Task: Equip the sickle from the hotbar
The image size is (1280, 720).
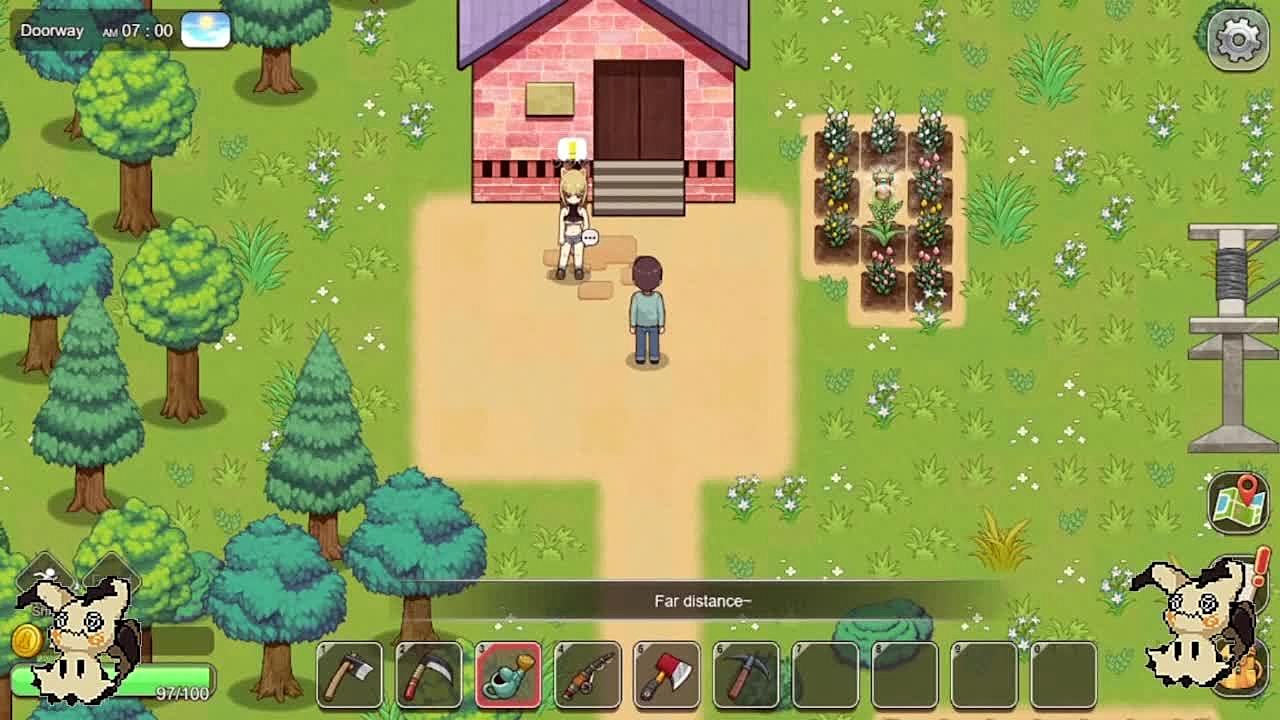Action: (x=429, y=675)
